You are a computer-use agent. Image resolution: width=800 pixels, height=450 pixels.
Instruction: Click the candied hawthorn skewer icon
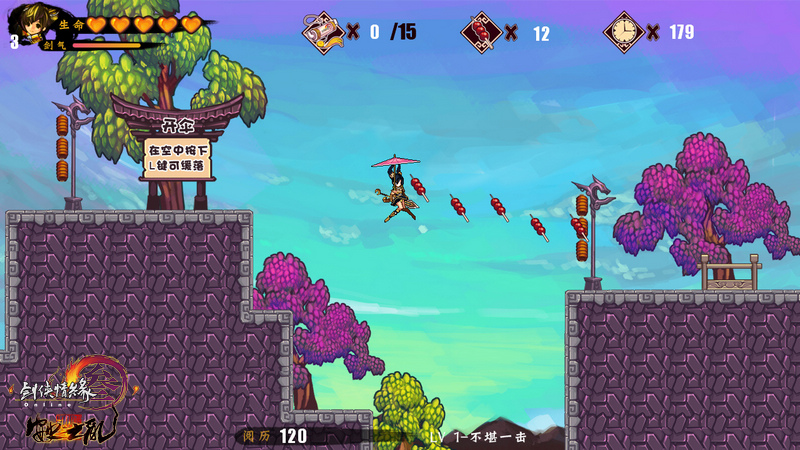481,32
